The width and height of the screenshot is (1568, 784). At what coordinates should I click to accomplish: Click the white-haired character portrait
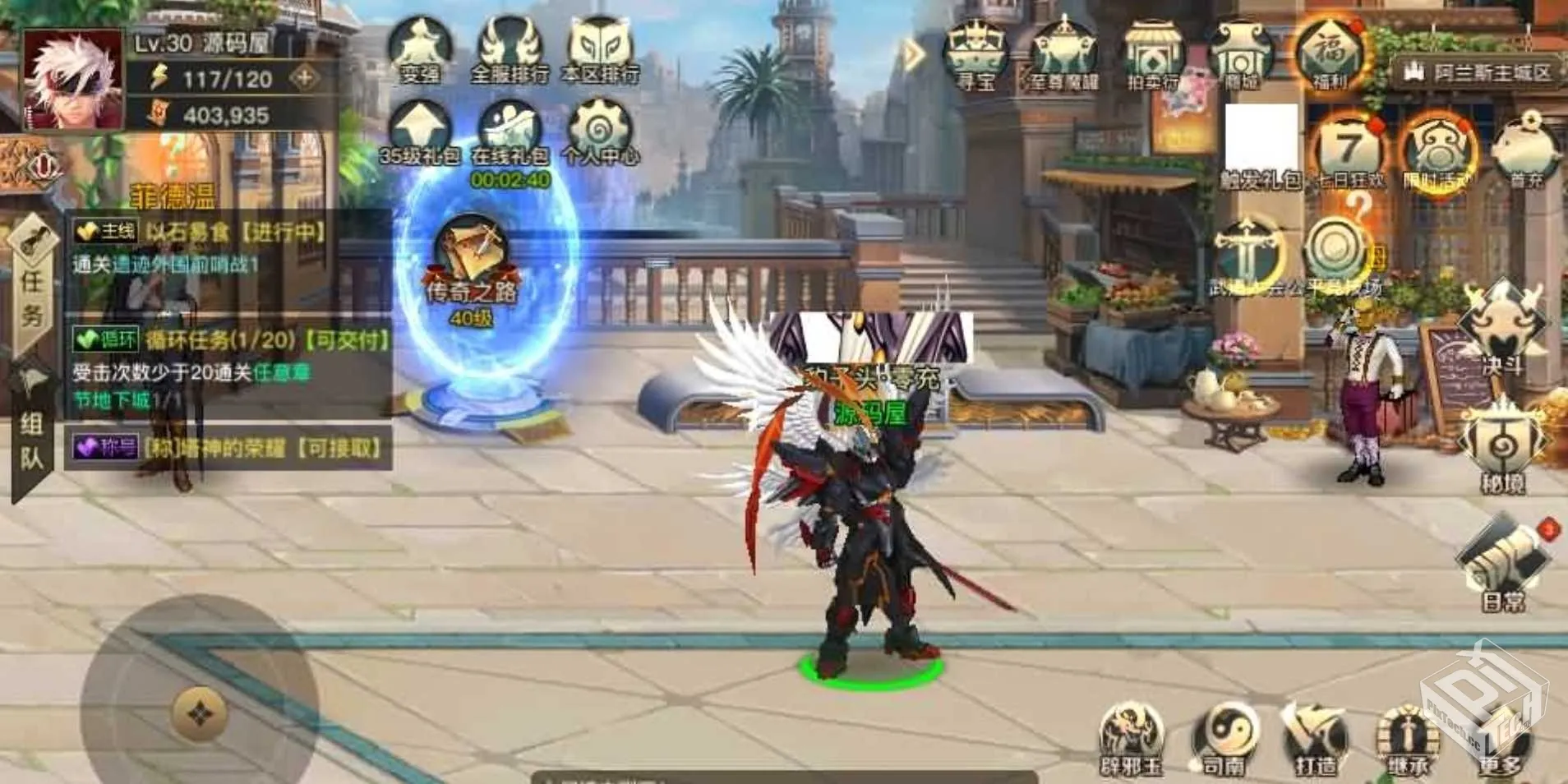point(72,81)
